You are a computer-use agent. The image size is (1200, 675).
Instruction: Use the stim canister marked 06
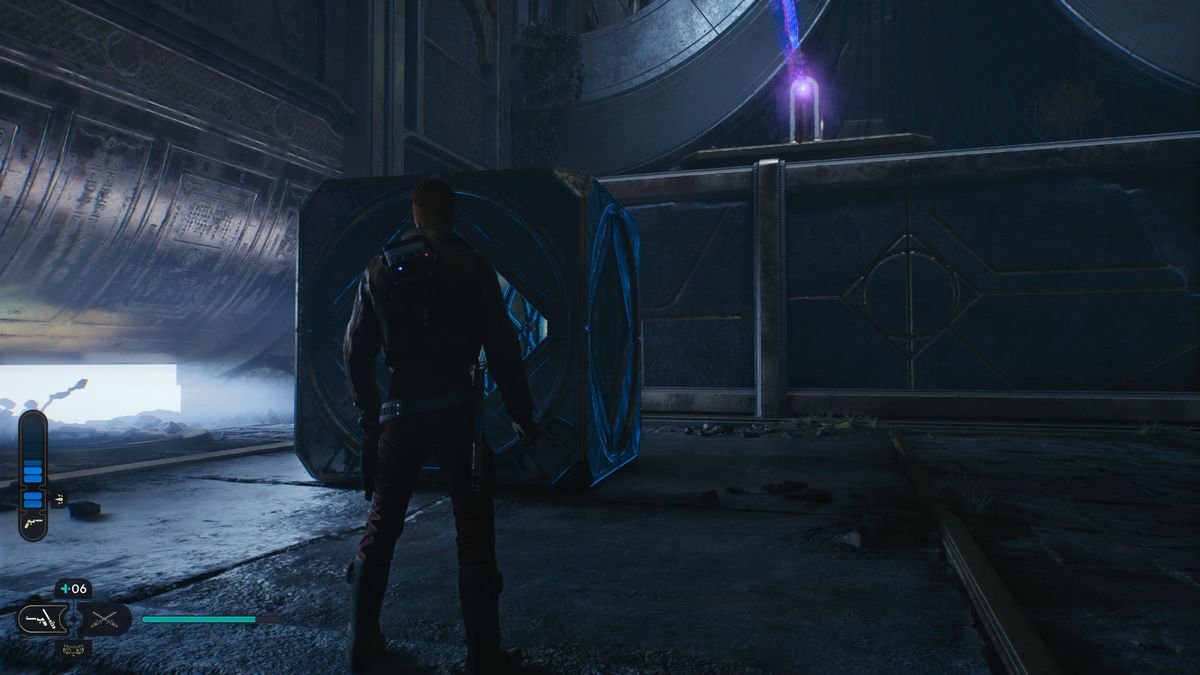pos(73,589)
